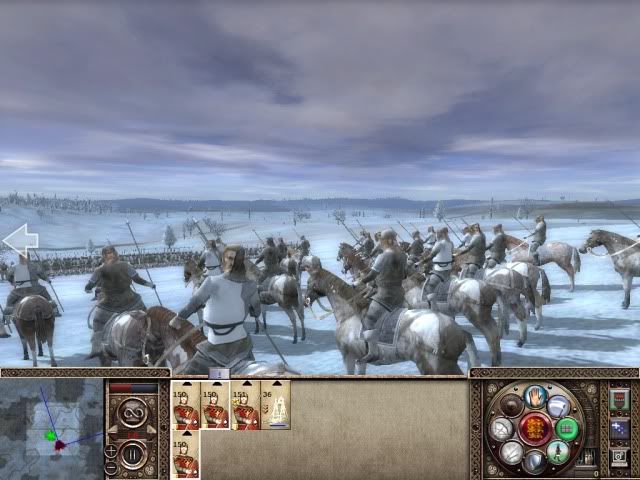Zoom in the minimap with plus button
This screenshot has width=640, height=480.
(x=110, y=450)
